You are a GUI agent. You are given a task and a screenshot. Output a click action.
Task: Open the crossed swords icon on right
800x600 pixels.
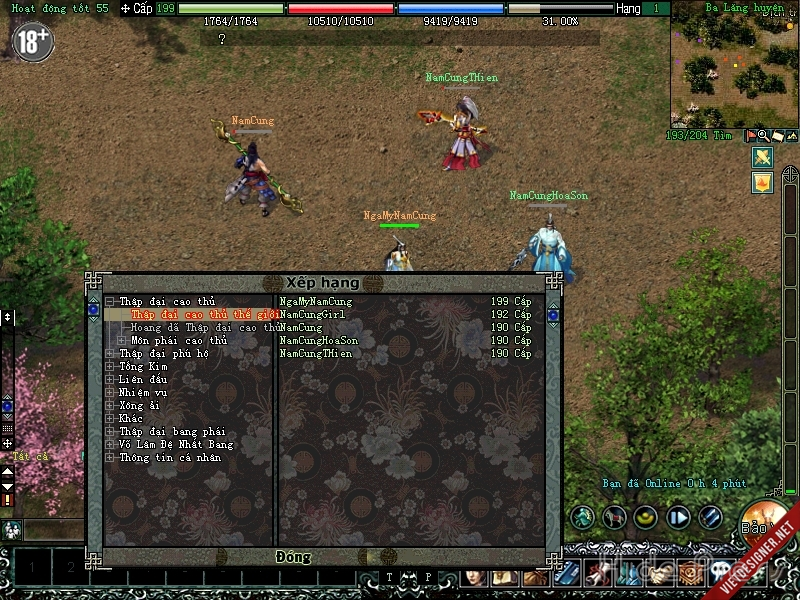(x=762, y=157)
